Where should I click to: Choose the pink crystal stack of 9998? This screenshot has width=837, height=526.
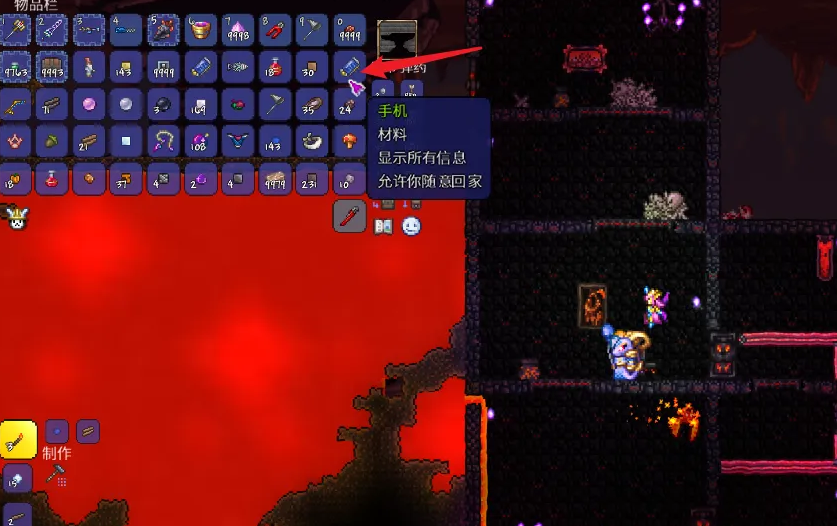coord(238,29)
